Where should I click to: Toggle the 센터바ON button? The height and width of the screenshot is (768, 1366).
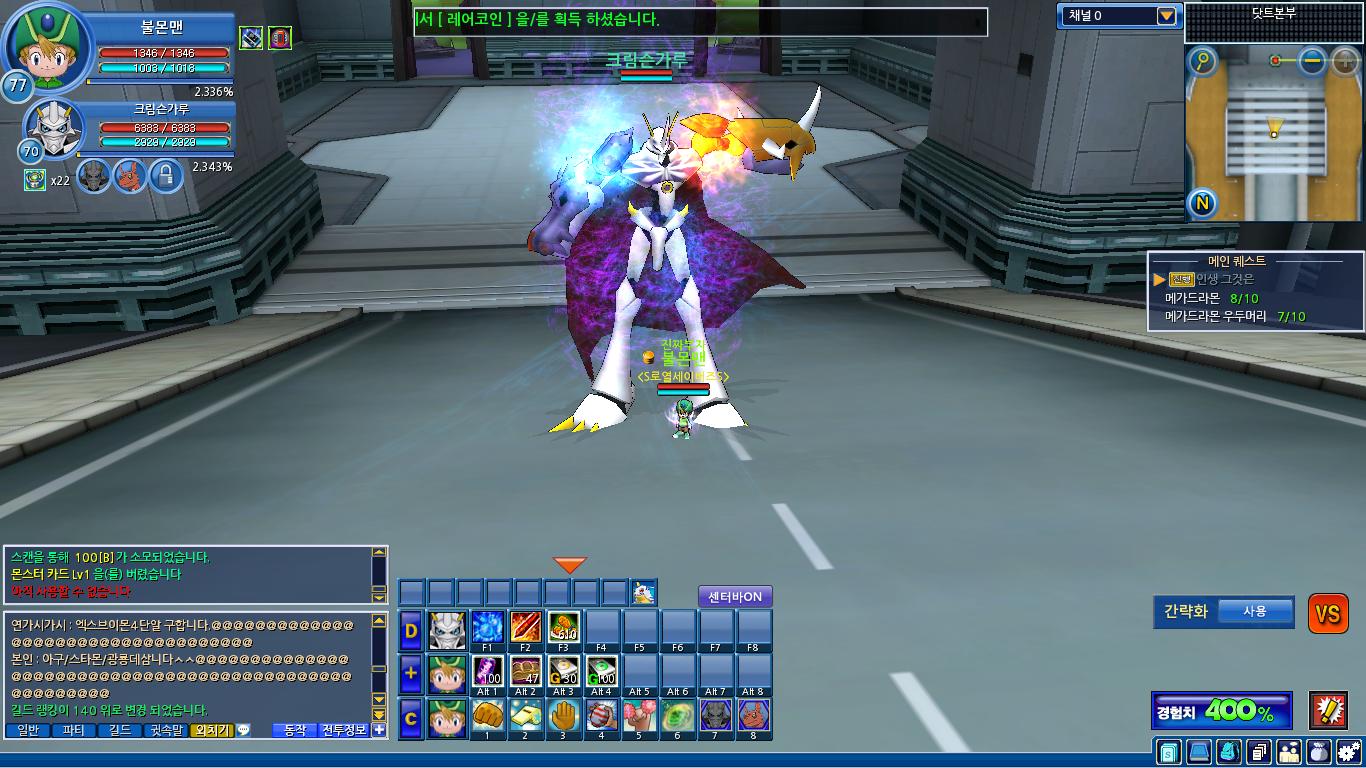tap(735, 597)
